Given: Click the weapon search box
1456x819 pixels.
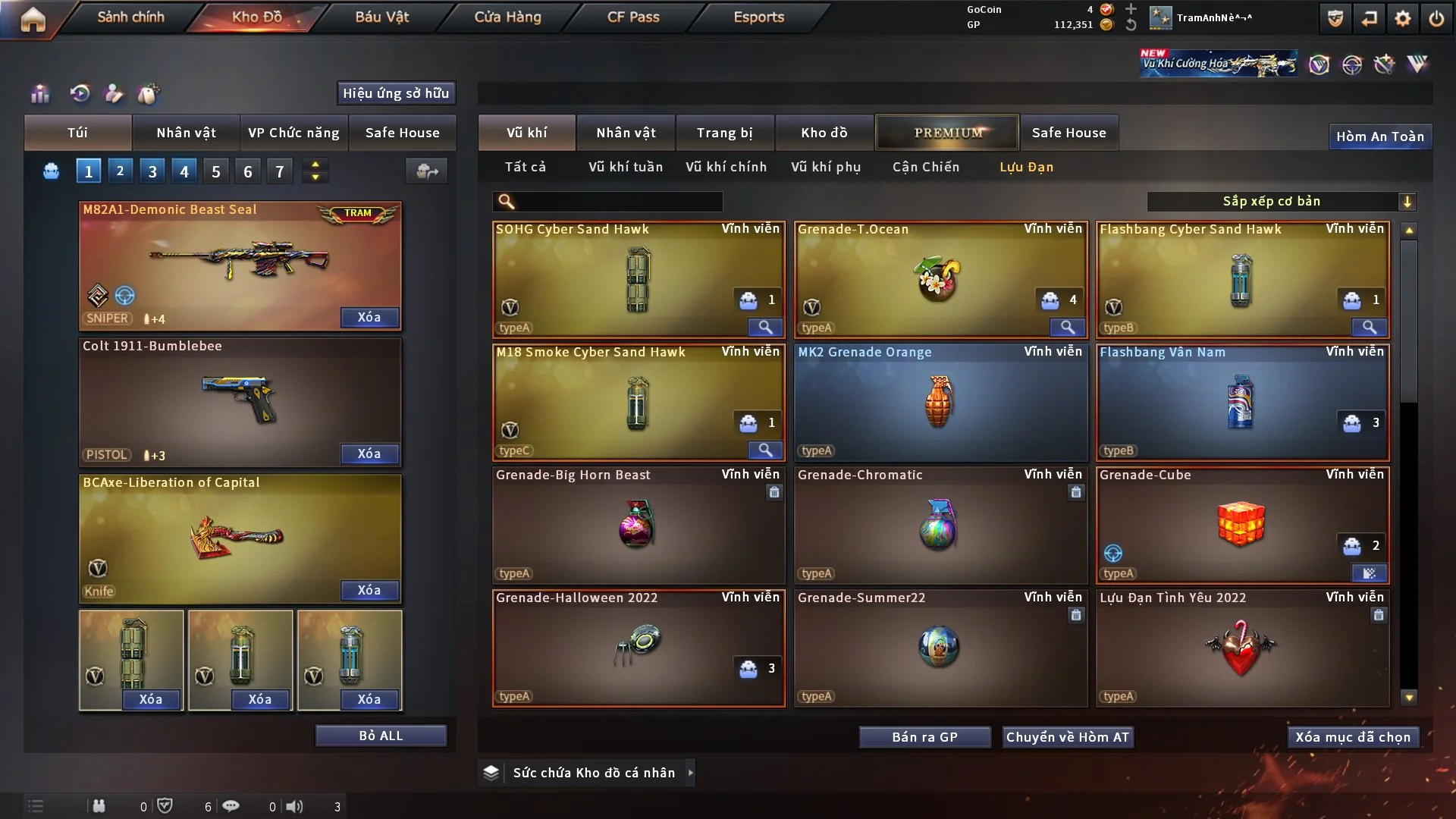Looking at the screenshot, I should click(x=618, y=202).
